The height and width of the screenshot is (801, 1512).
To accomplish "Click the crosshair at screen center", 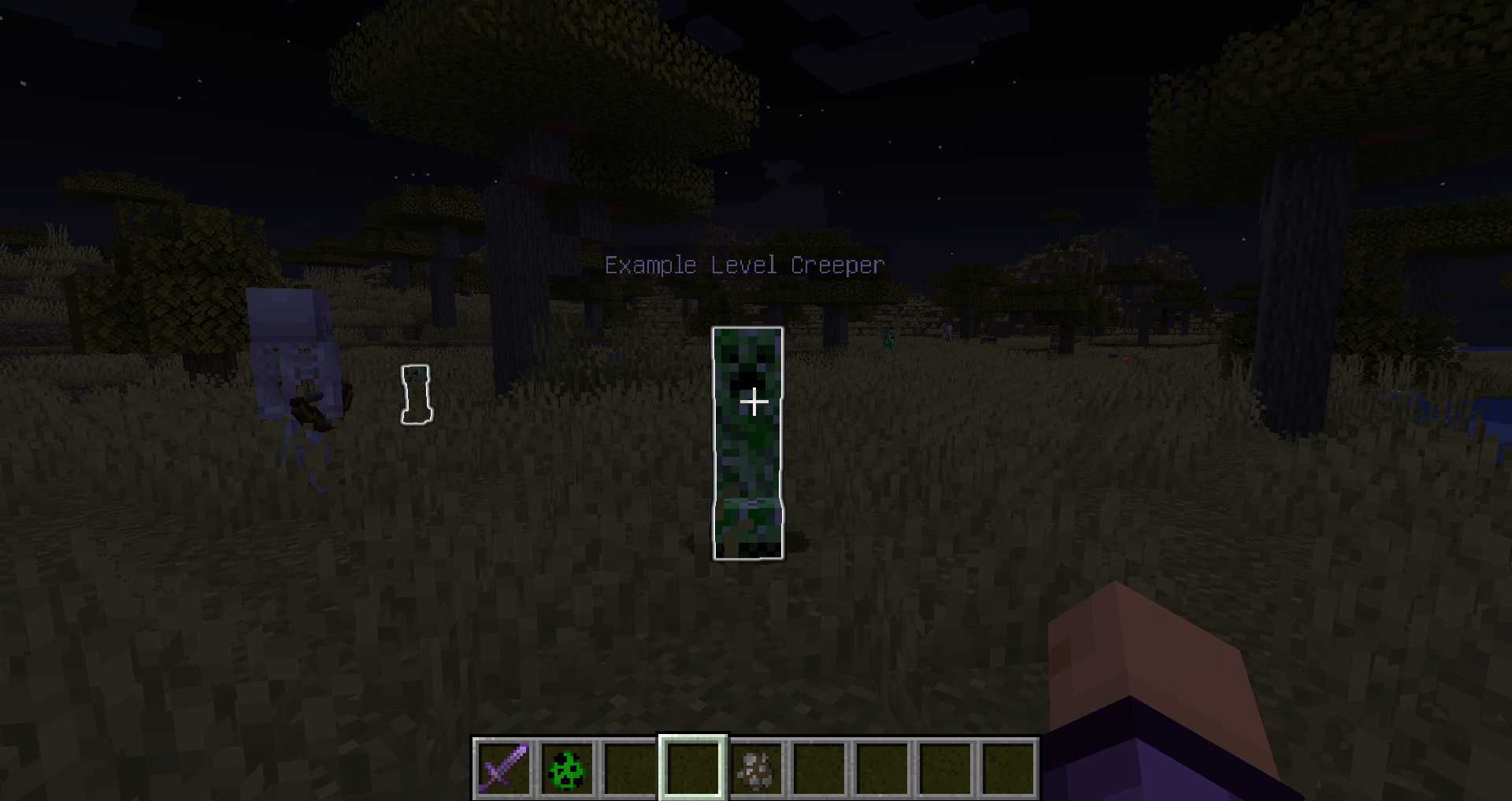I will click(x=754, y=402).
